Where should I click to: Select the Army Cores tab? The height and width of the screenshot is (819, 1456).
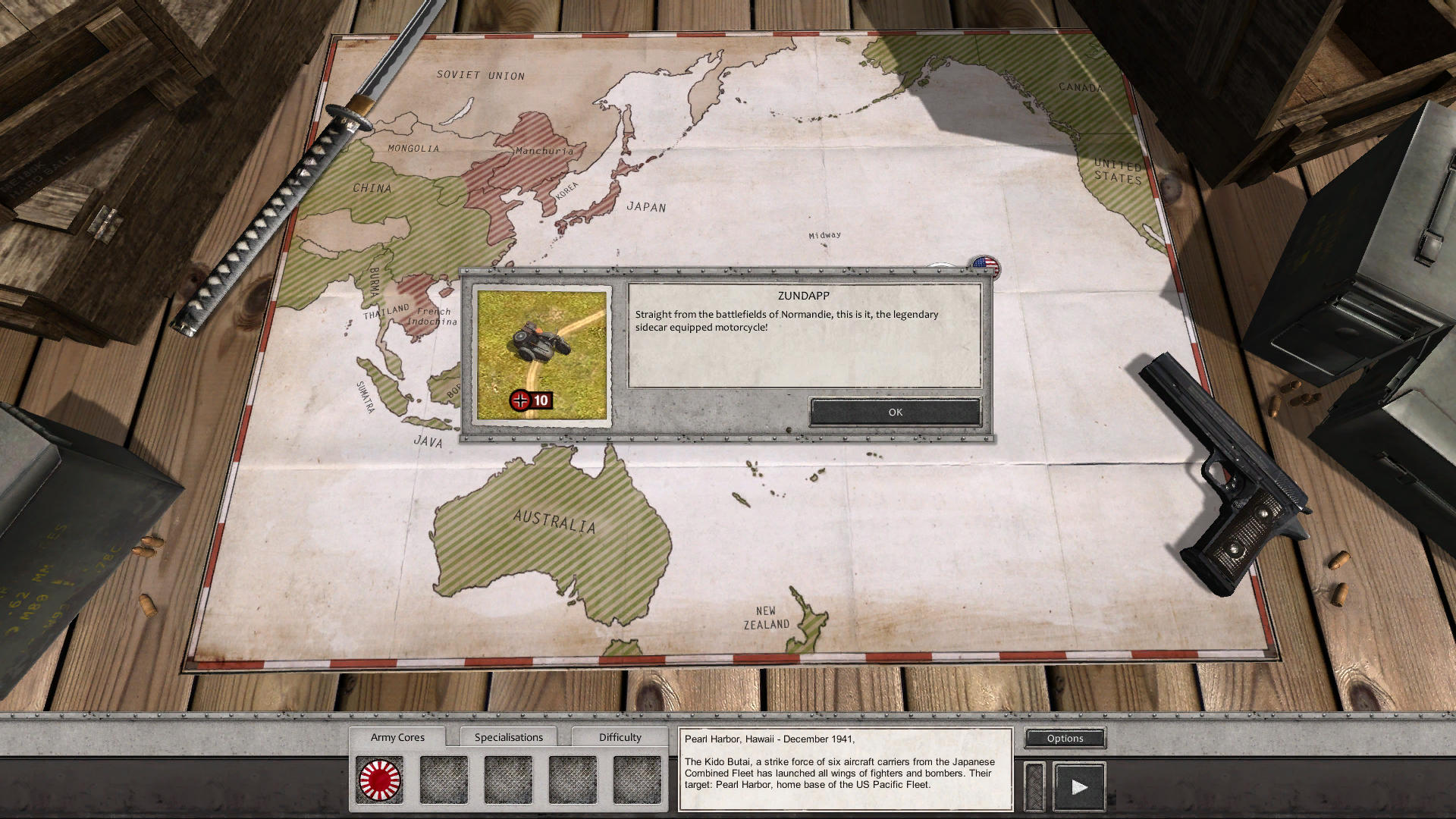click(397, 736)
